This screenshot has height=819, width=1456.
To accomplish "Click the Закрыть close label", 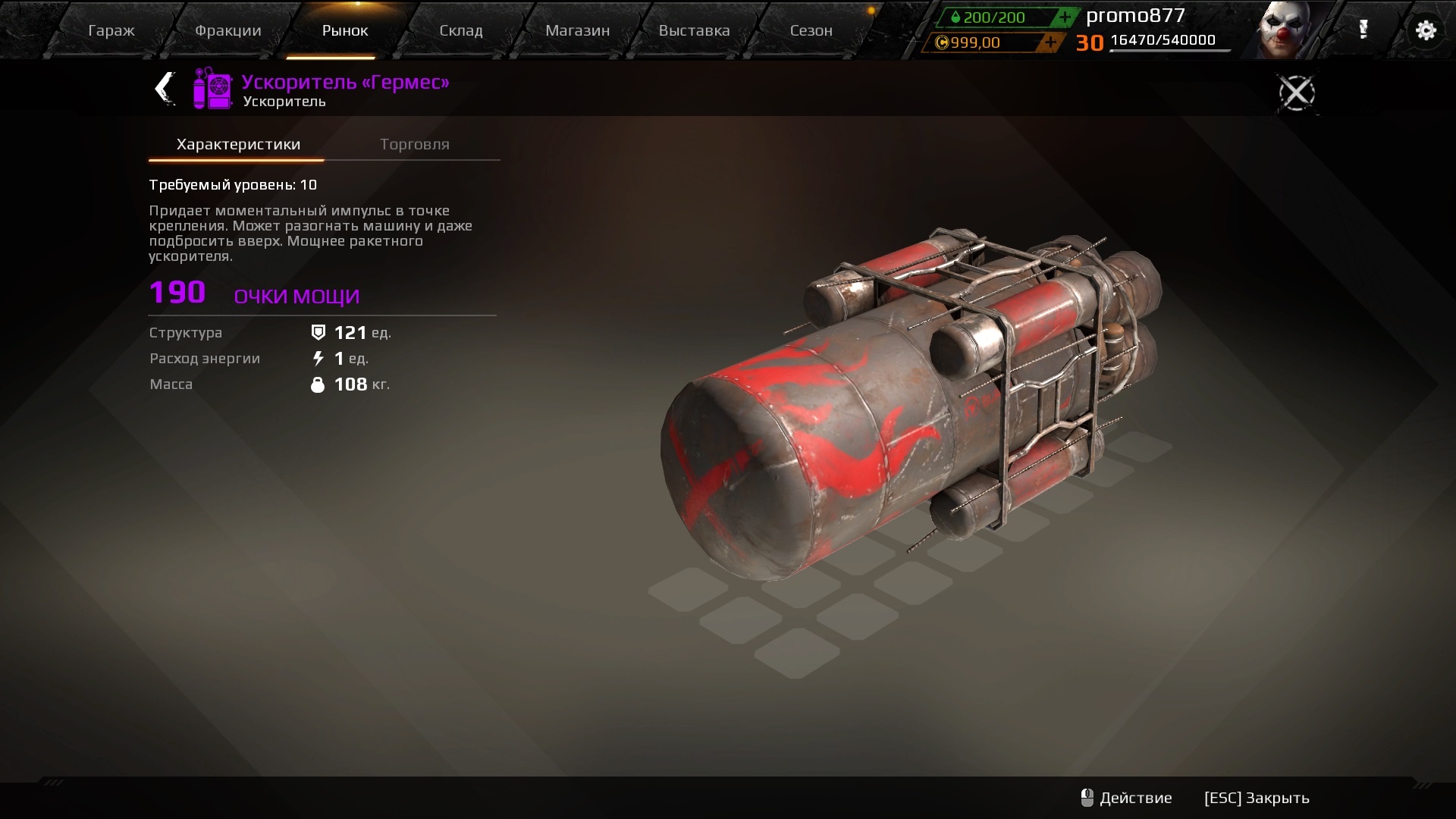I will [1257, 798].
